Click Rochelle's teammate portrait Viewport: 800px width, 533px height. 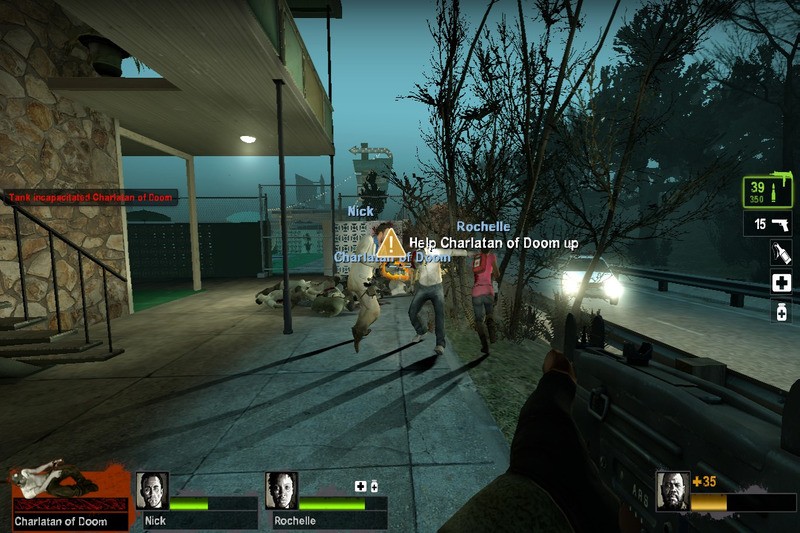[282, 489]
